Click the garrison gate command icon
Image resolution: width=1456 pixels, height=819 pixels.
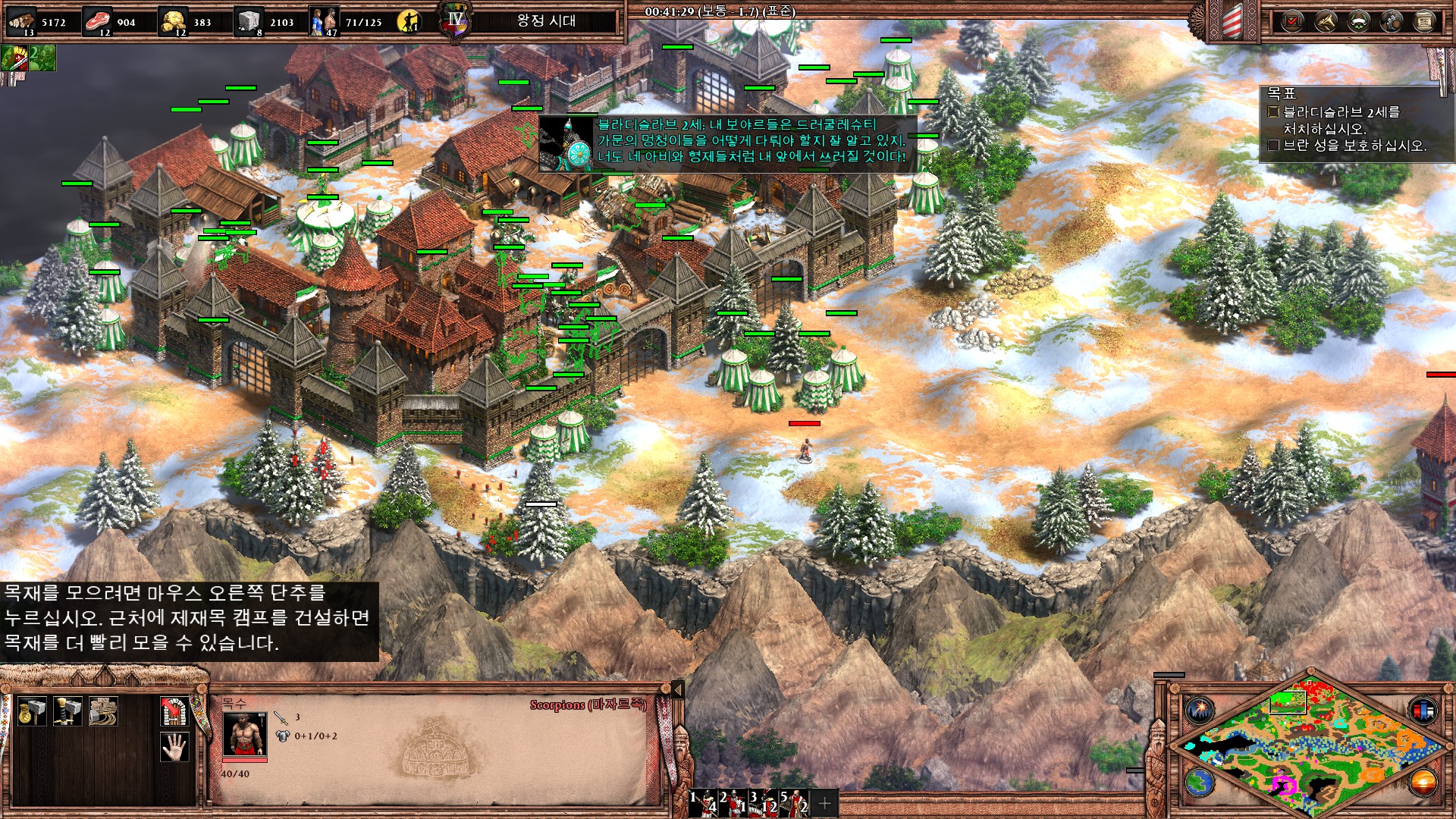(174, 712)
